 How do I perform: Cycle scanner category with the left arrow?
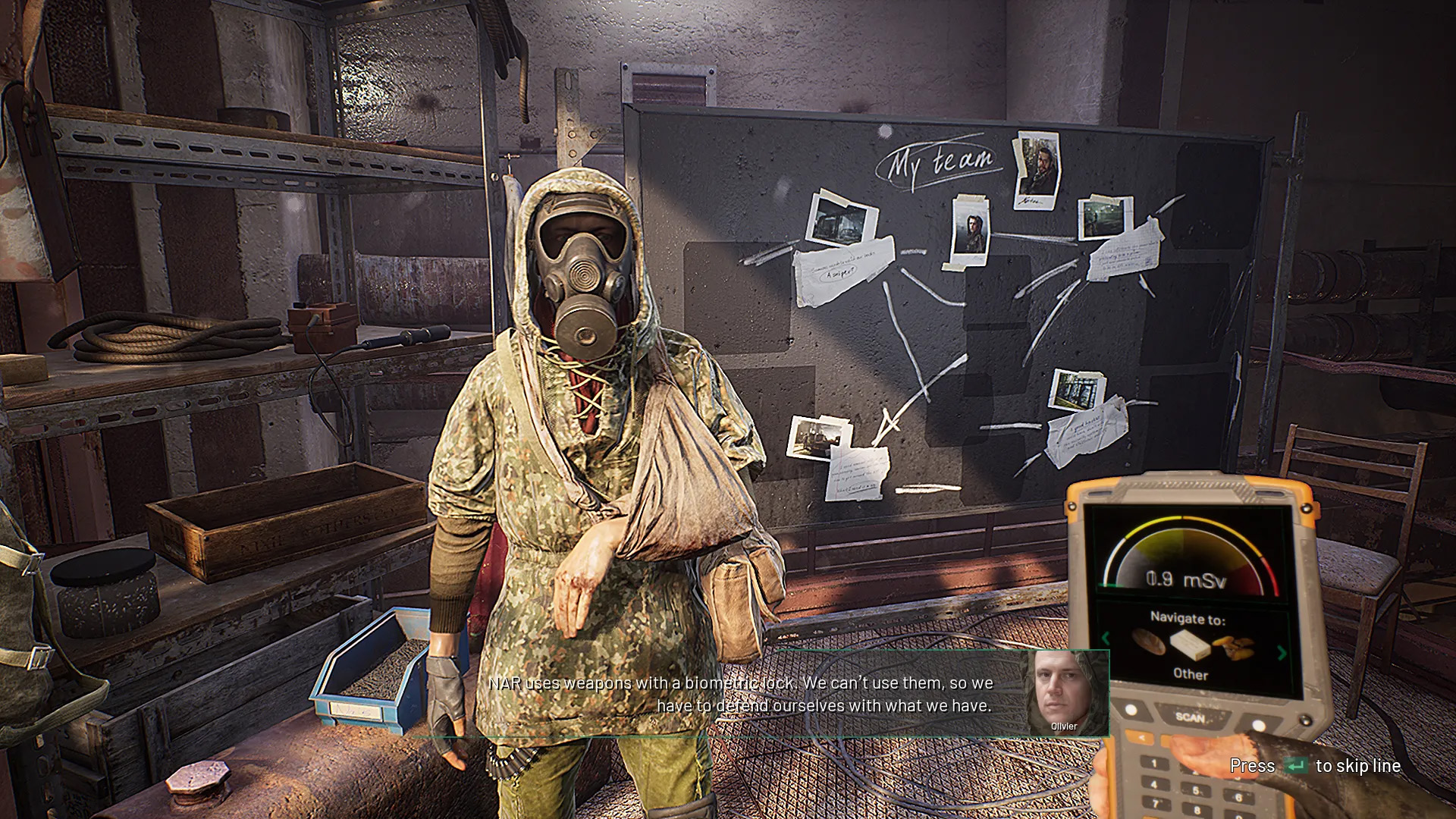click(1105, 639)
